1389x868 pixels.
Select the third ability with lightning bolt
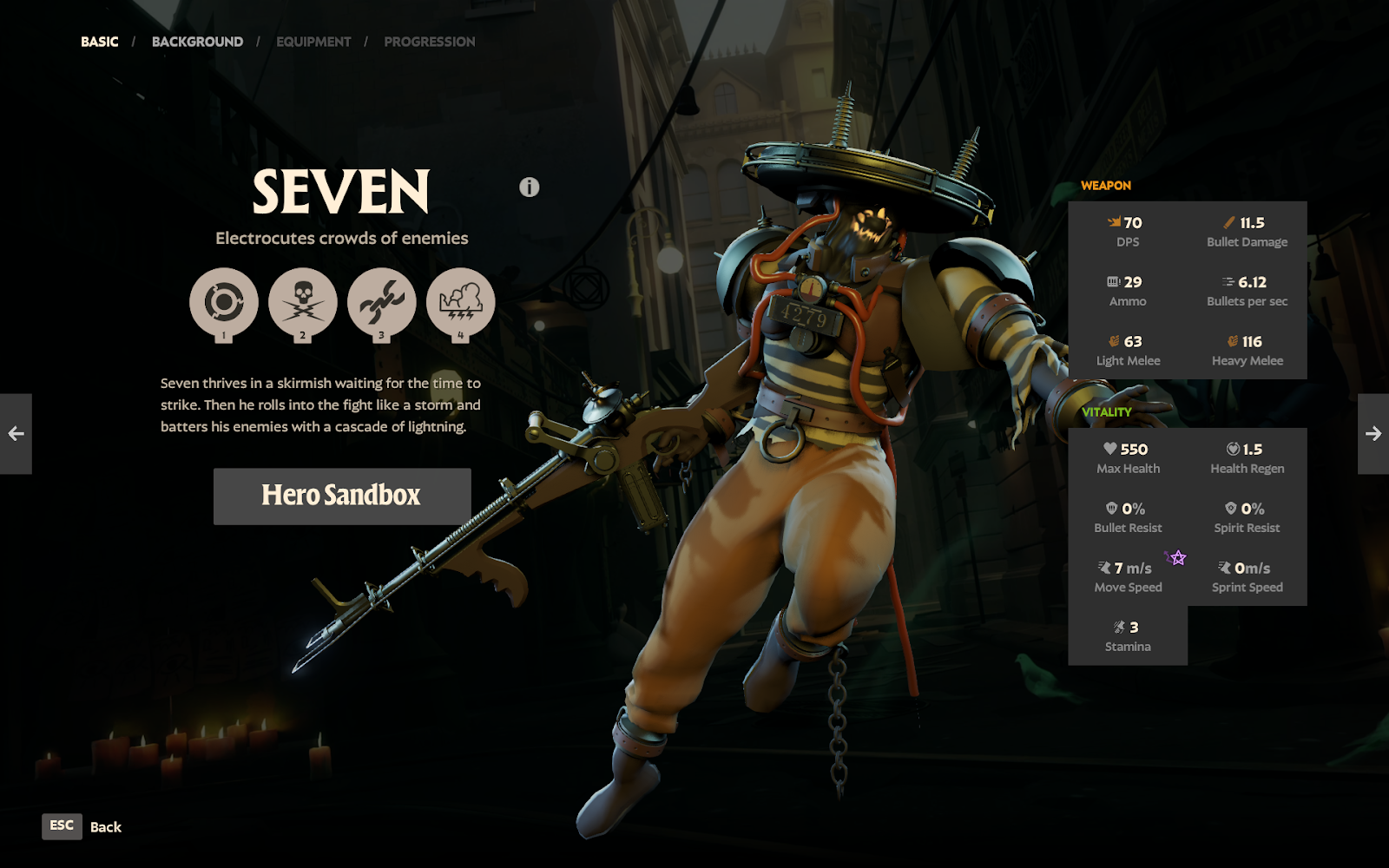point(382,303)
